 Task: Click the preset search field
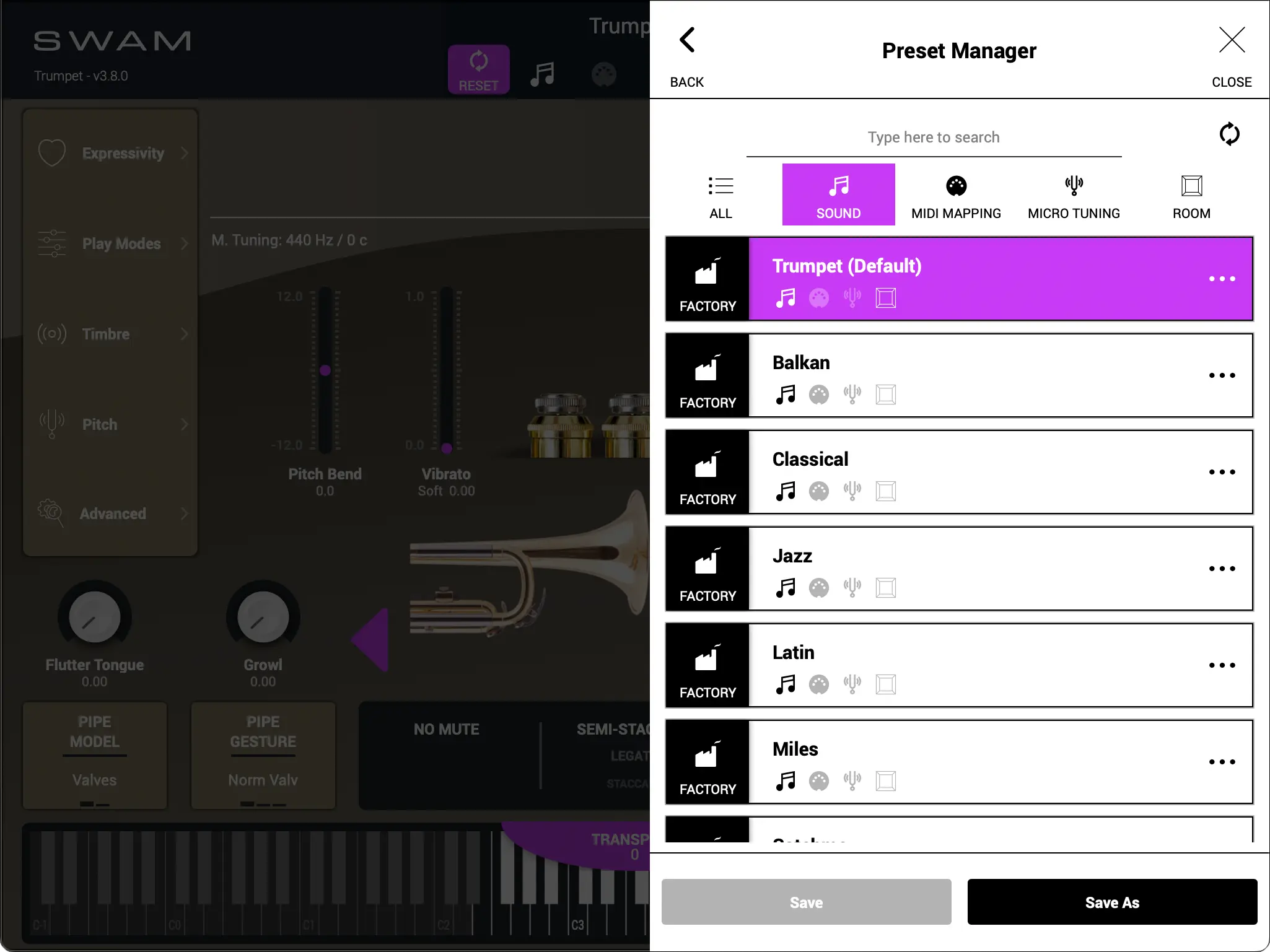coord(933,137)
